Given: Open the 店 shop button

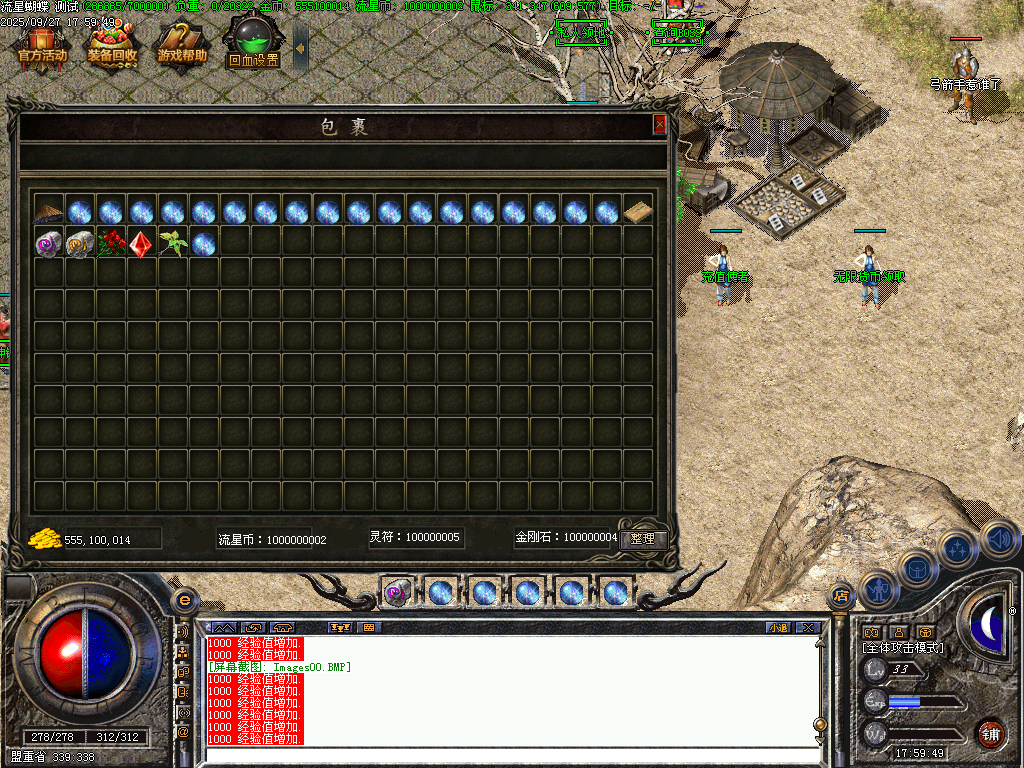Looking at the screenshot, I should pyautogui.click(x=840, y=598).
